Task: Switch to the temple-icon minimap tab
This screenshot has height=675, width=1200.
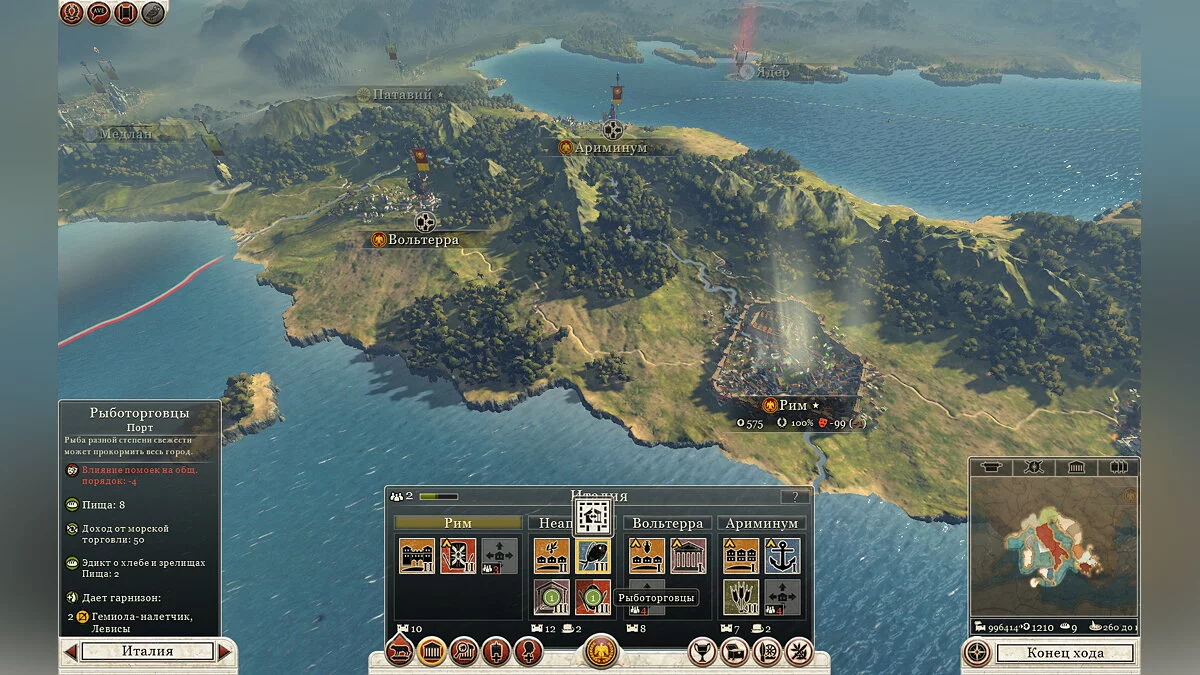Action: pos(1076,467)
